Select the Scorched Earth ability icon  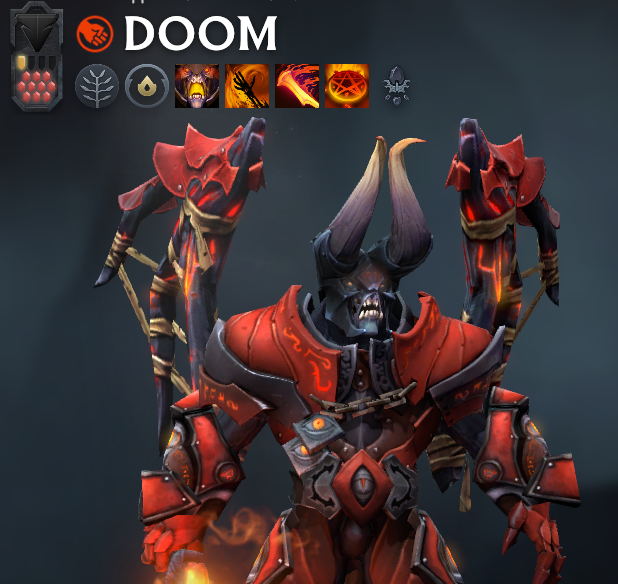pos(247,86)
